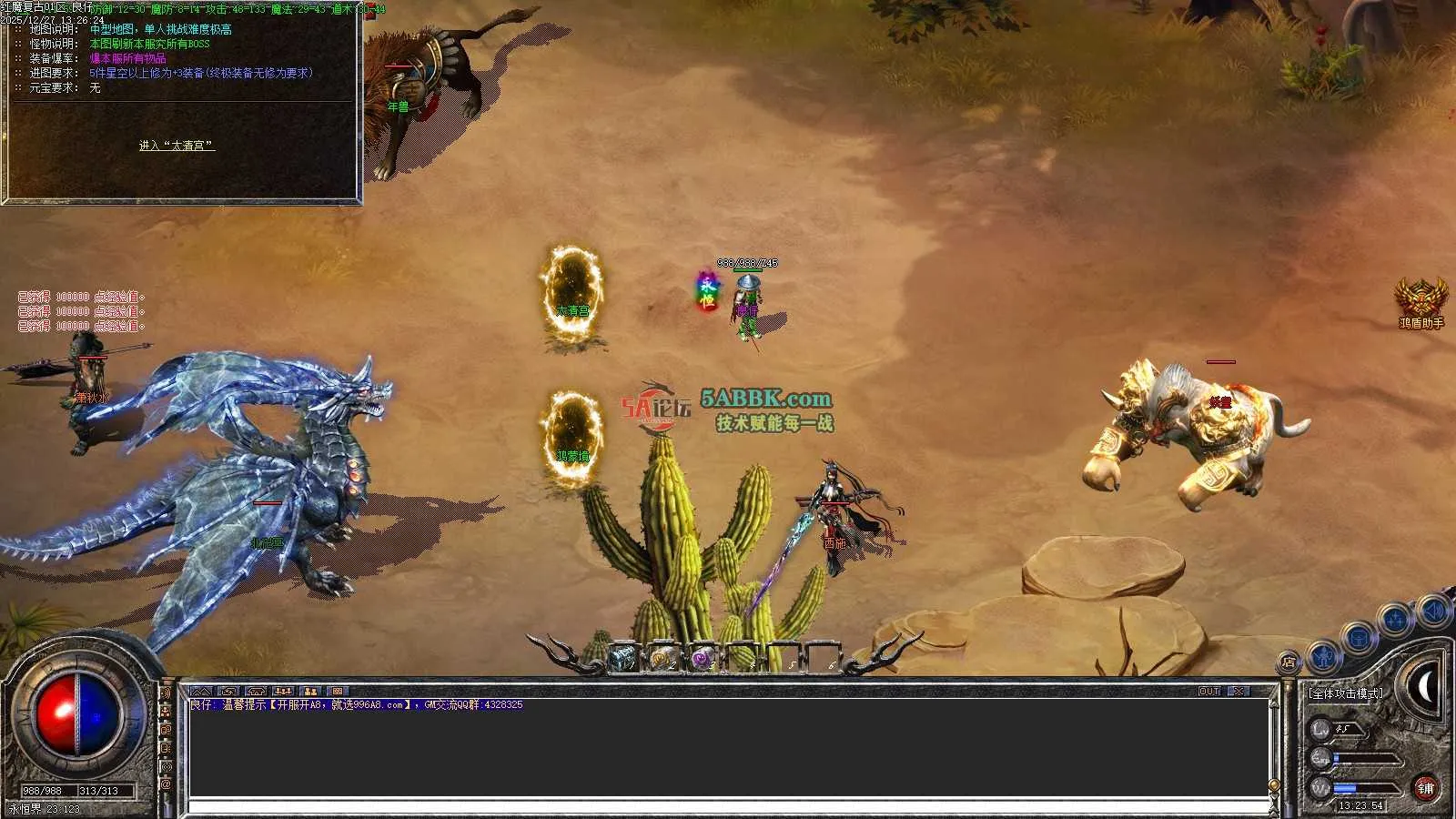Screen dimensions: 1456x819
Task: Switch the 全体攻击模式 attack mode label
Action: point(1345,693)
